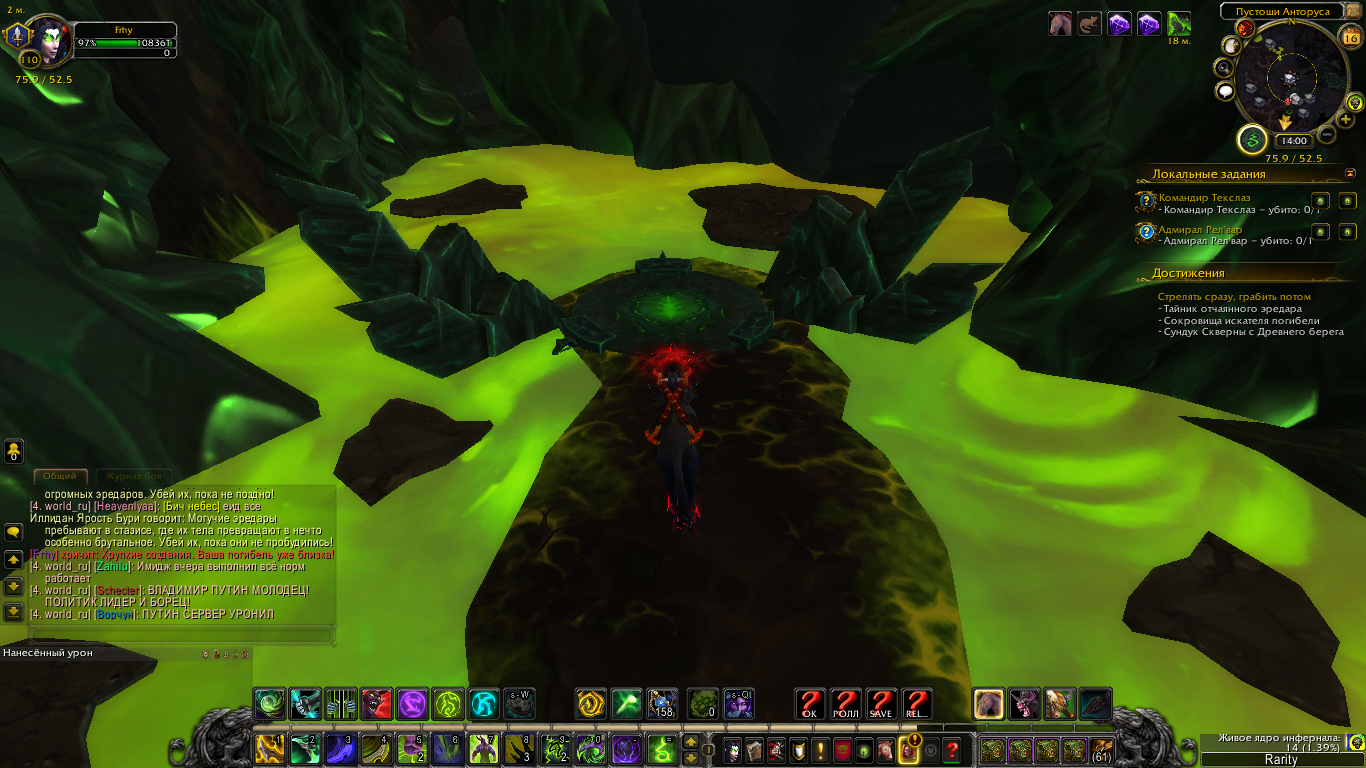Click the РОЛЛ macro button

click(846, 704)
